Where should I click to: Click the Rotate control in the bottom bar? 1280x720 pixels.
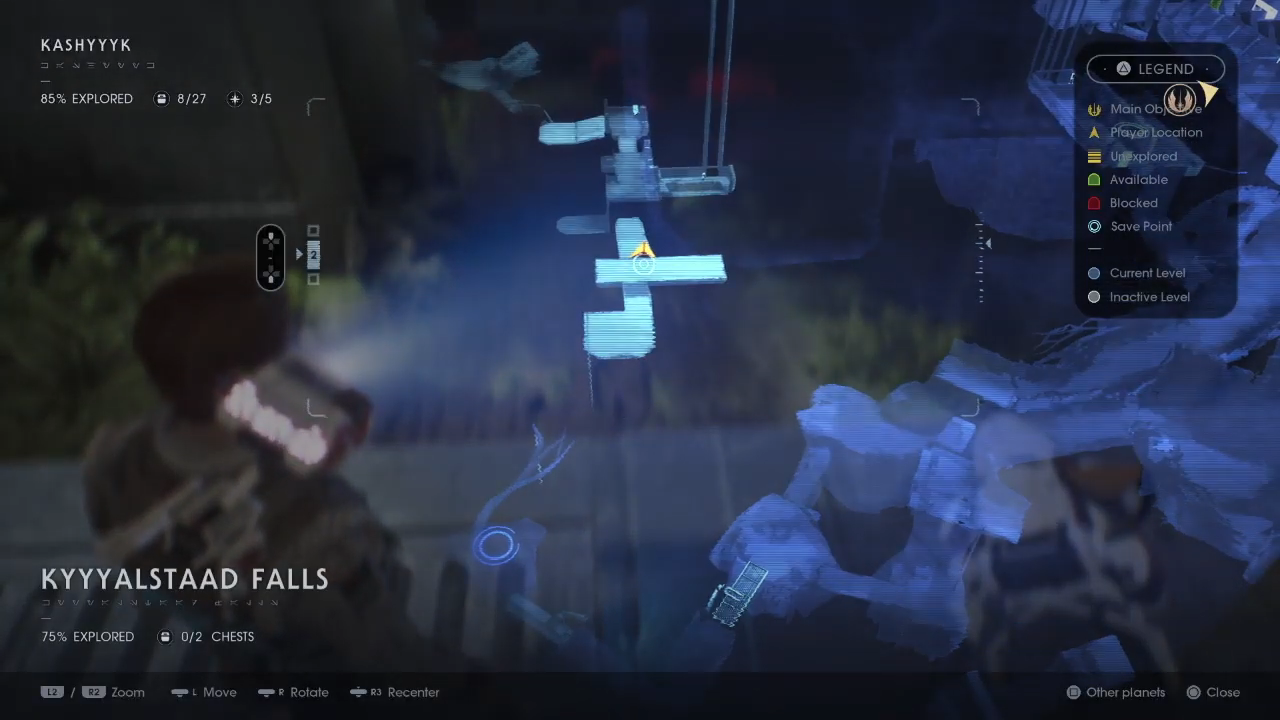(x=293, y=692)
